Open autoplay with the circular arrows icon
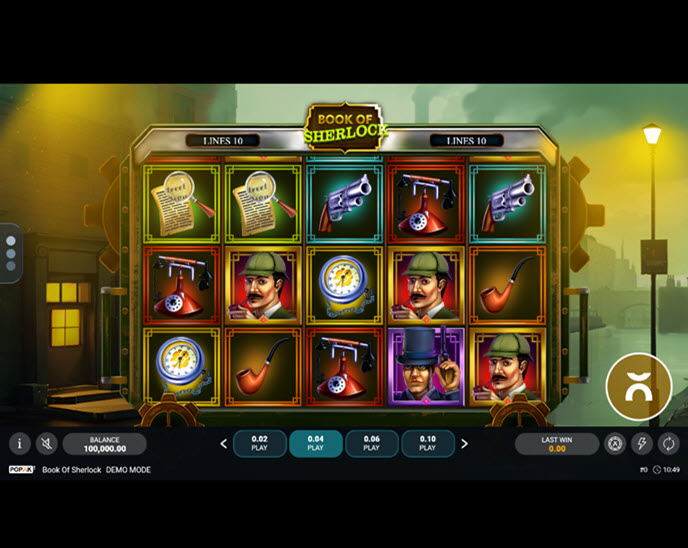This screenshot has width=688, height=548. tap(668, 444)
